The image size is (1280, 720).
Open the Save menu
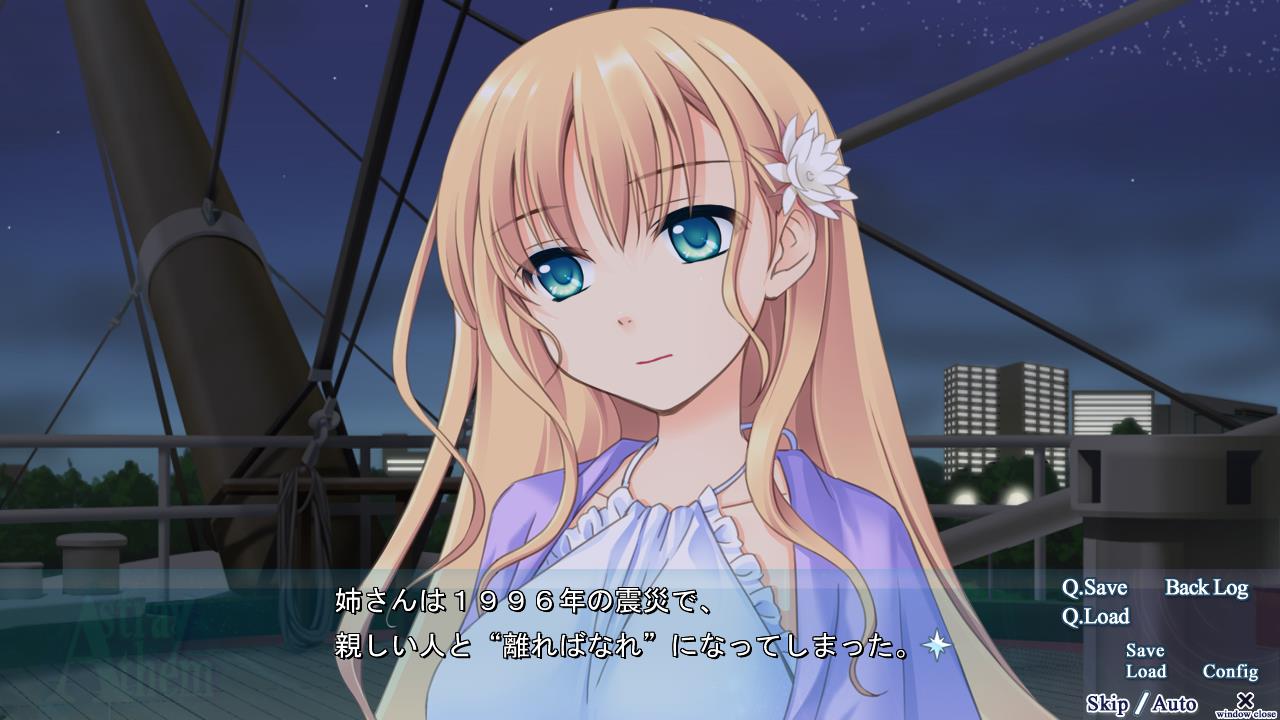(1145, 650)
